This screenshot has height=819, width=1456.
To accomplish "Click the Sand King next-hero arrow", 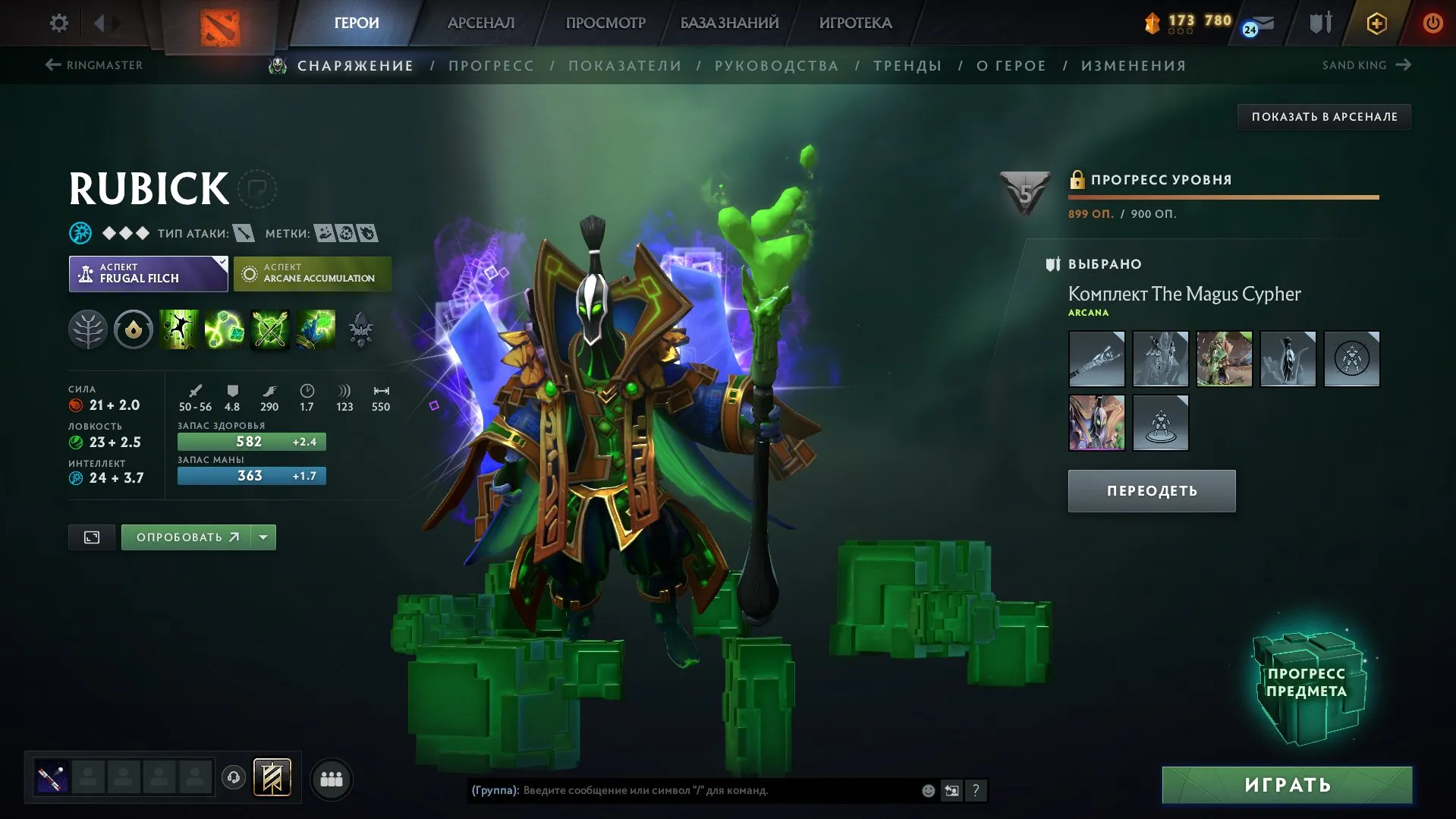I will tap(1404, 65).
